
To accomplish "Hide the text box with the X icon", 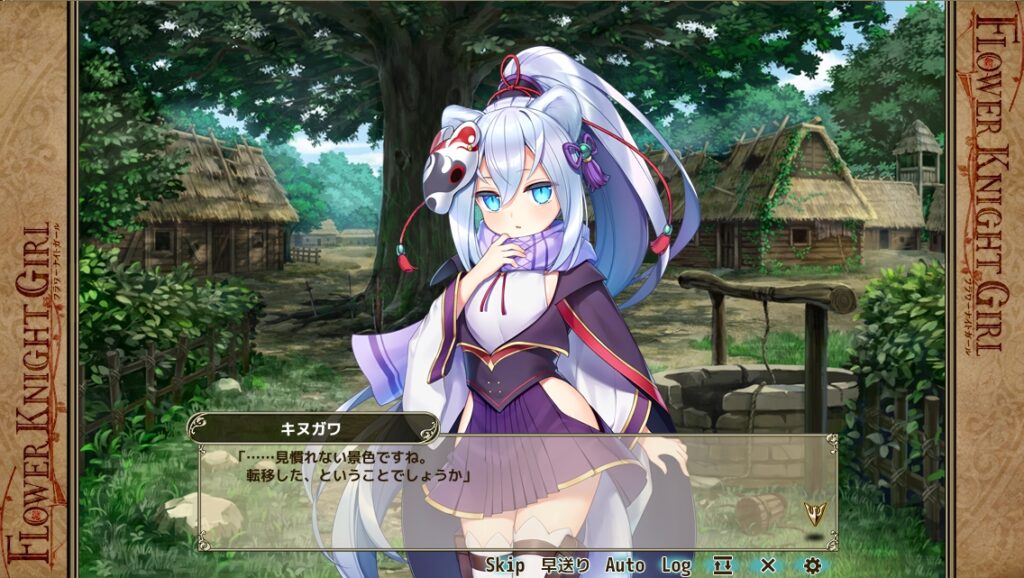I will click(x=768, y=565).
